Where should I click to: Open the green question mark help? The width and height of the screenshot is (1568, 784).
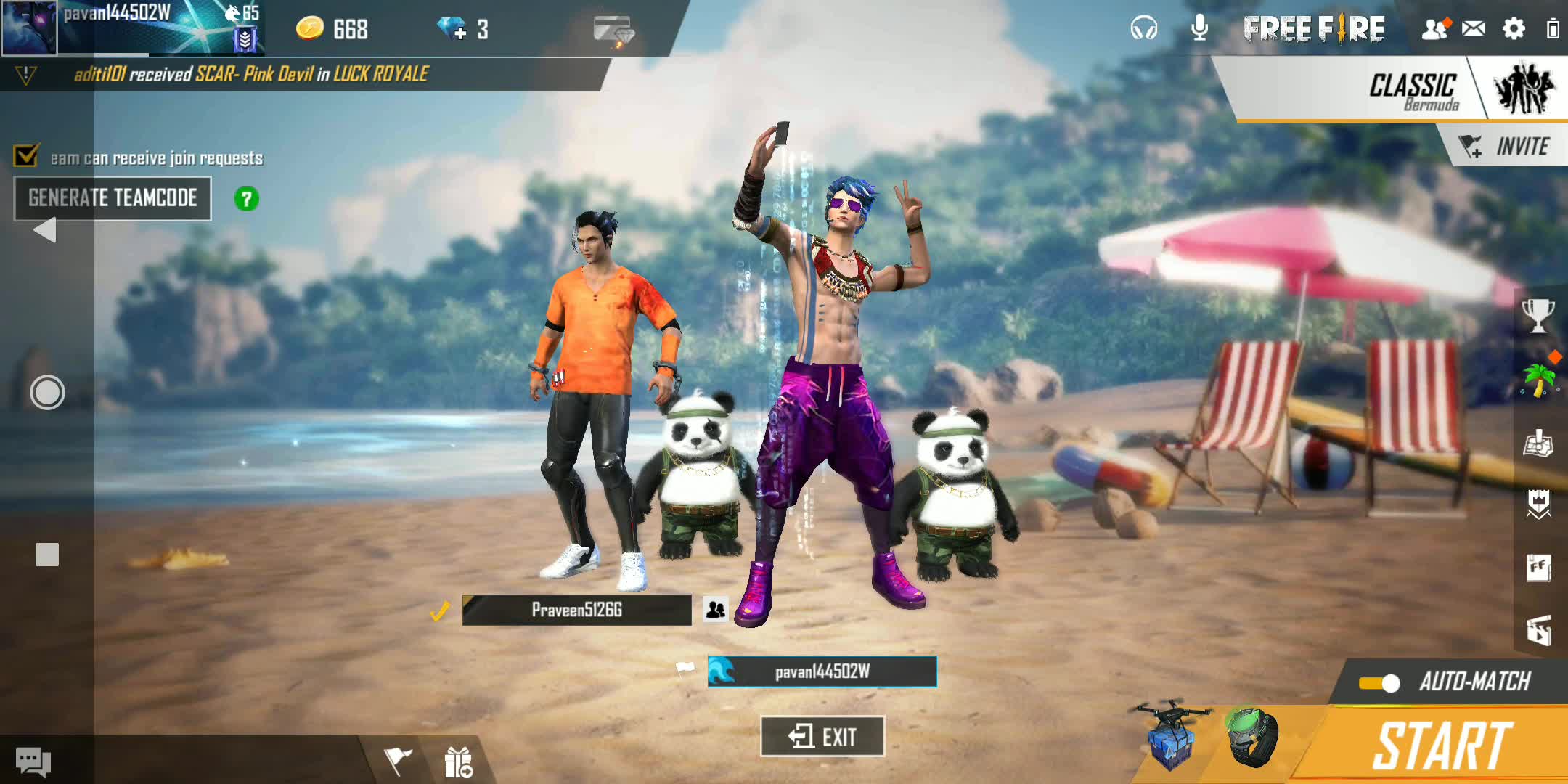pos(246,199)
